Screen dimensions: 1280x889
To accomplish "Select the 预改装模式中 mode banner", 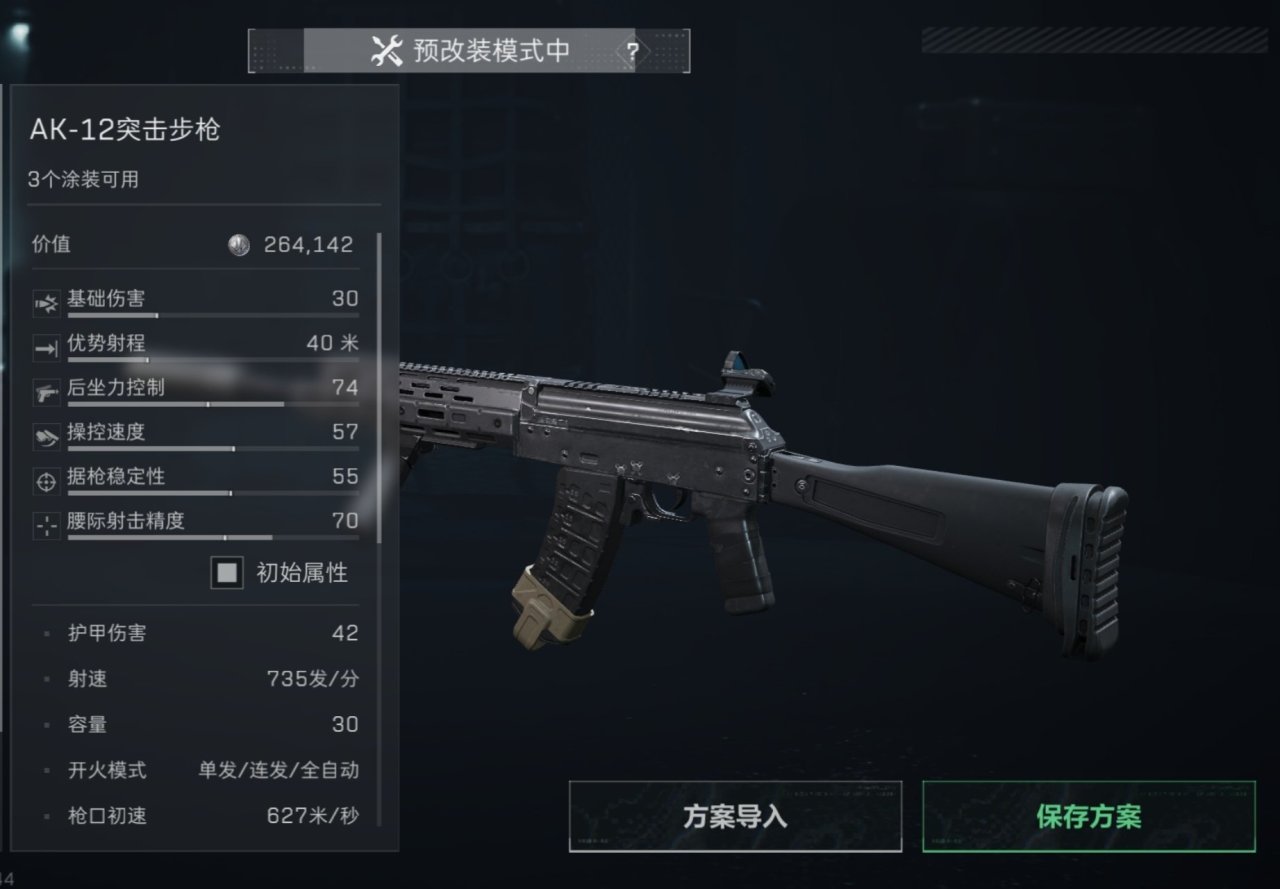I will [x=470, y=51].
